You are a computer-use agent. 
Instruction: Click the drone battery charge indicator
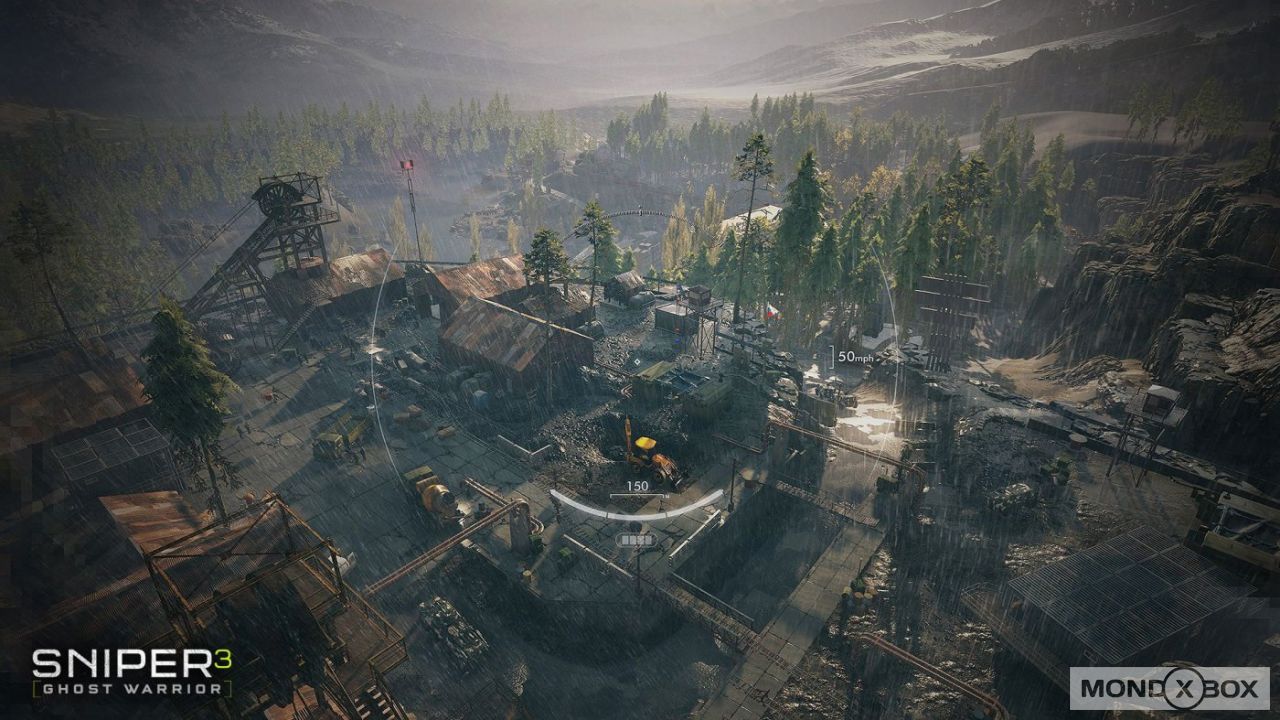635,540
